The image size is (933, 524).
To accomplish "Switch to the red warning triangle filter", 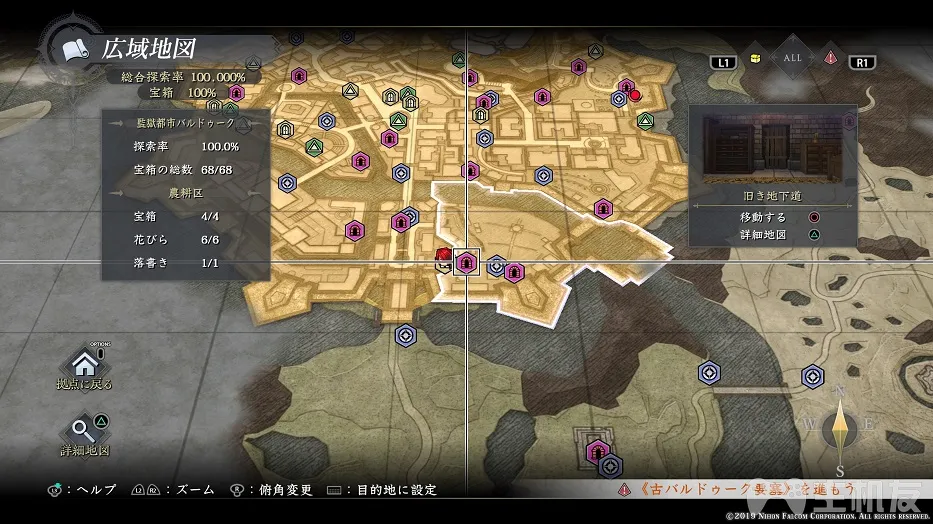I will point(829,59).
